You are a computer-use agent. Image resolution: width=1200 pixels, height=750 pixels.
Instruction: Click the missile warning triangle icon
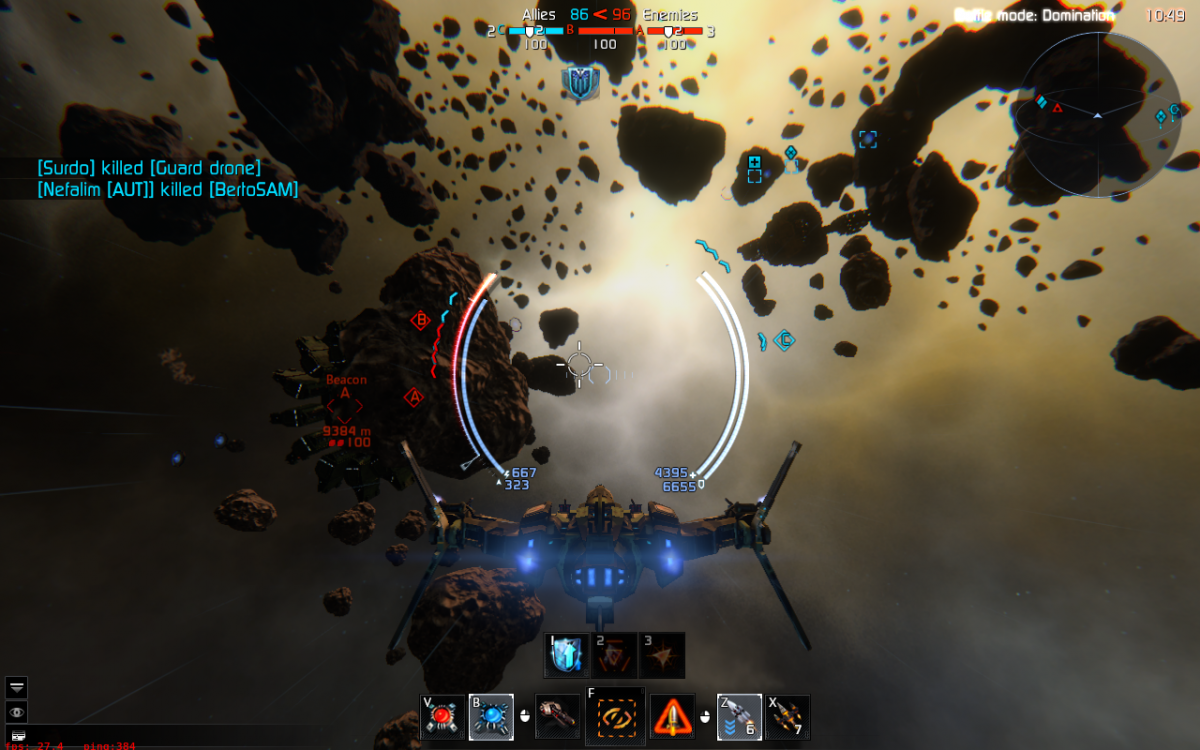(x=672, y=716)
